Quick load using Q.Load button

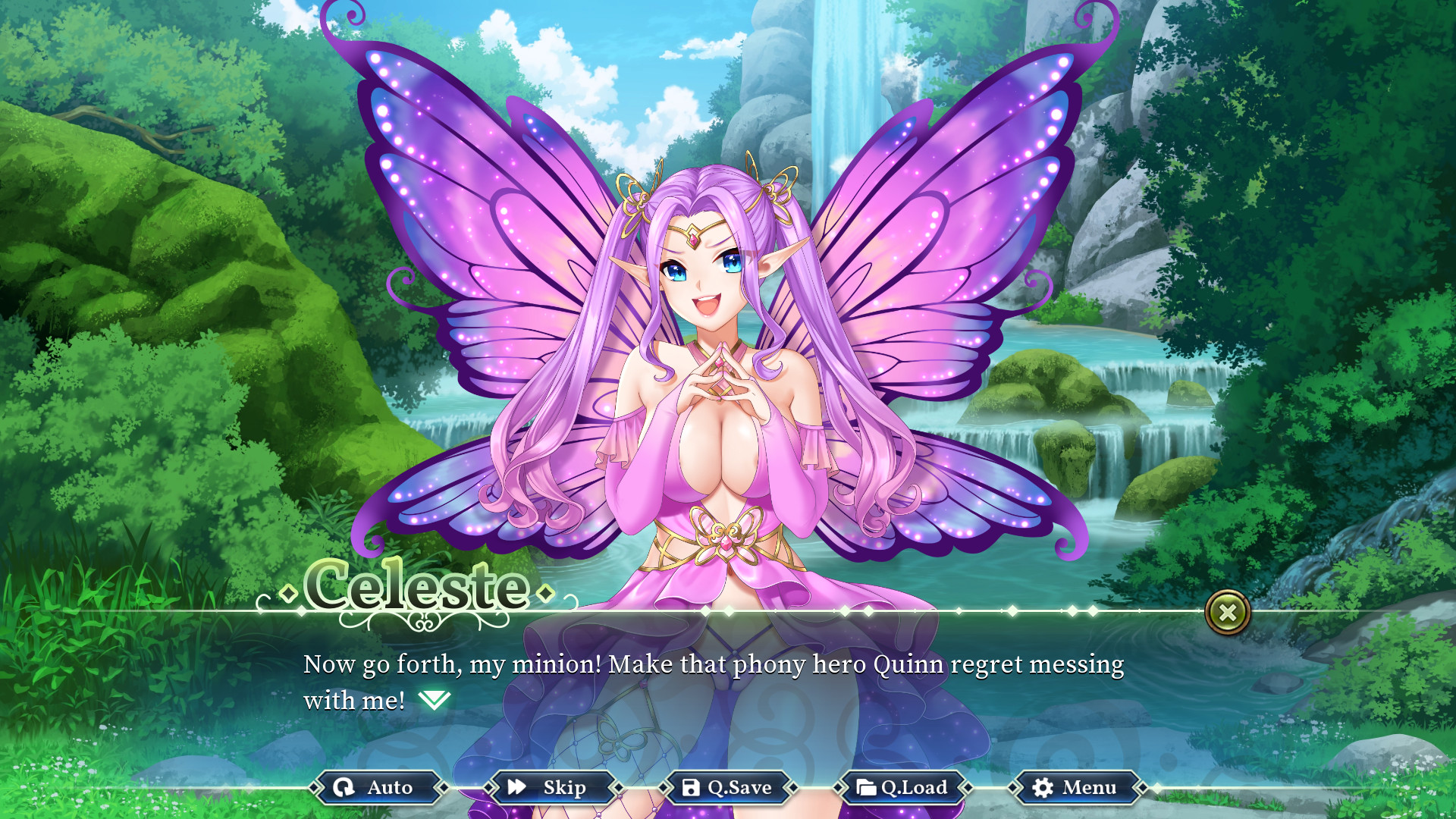point(902,788)
